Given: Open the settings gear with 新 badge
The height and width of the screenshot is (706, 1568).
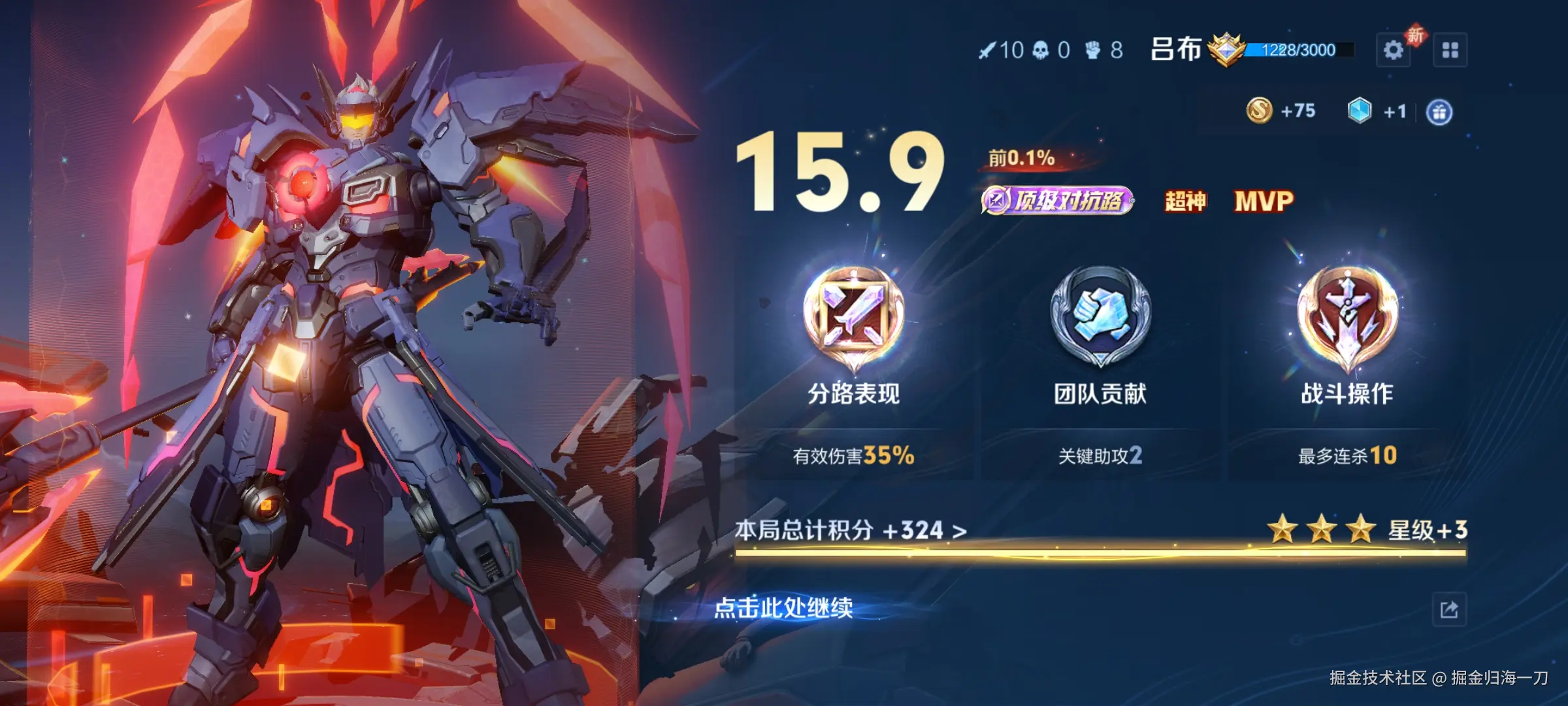Looking at the screenshot, I should [1394, 50].
